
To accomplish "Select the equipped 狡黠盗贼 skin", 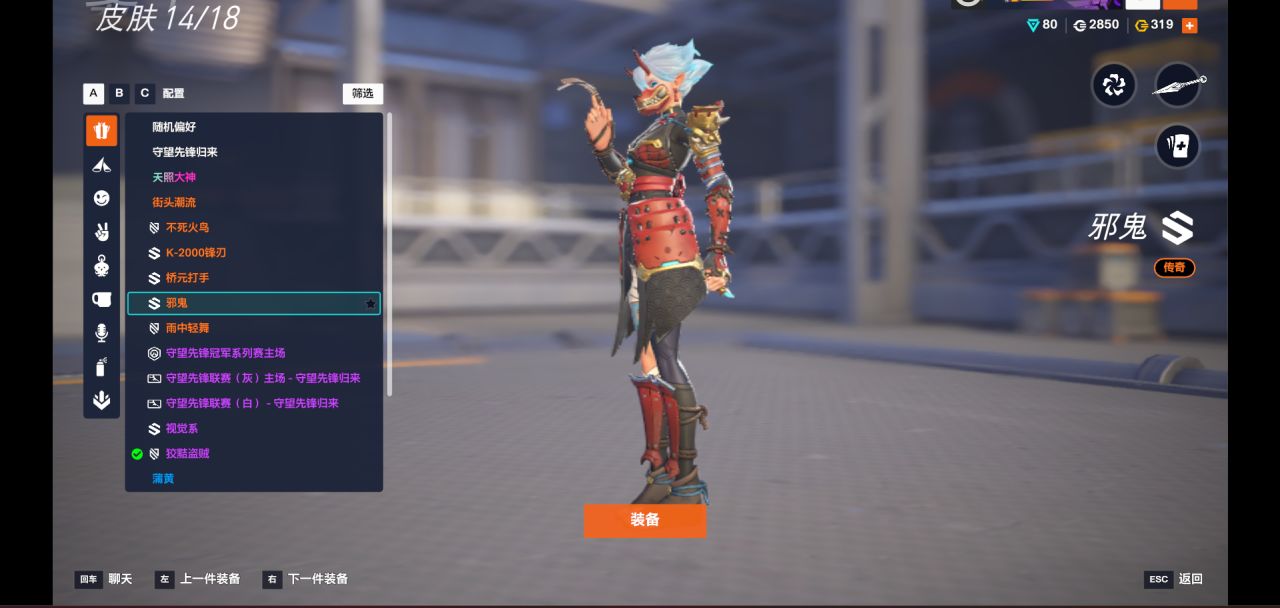I will 187,453.
